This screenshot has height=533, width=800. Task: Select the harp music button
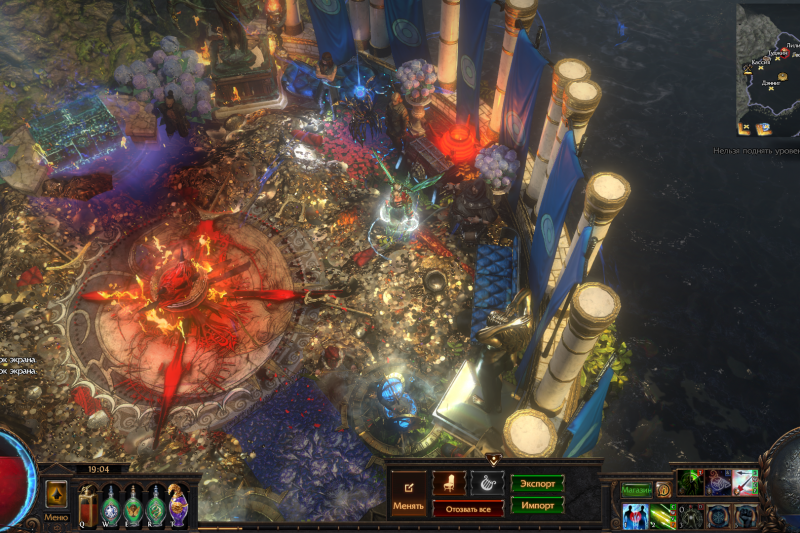[487, 484]
